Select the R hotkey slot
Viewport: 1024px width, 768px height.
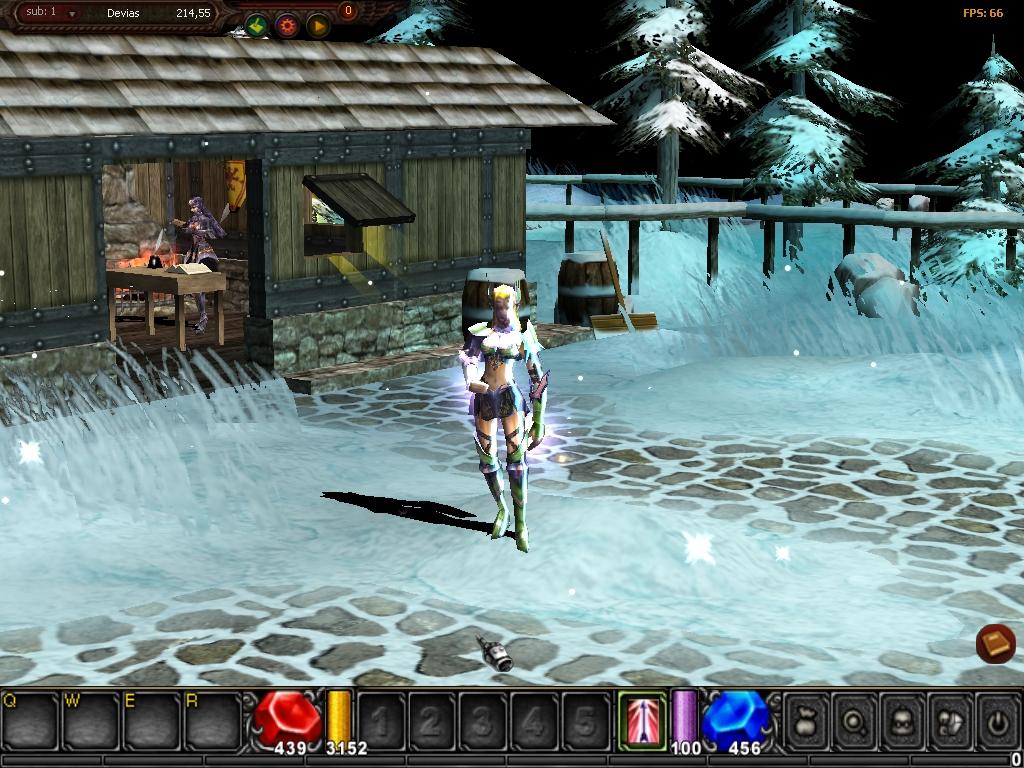[211, 720]
